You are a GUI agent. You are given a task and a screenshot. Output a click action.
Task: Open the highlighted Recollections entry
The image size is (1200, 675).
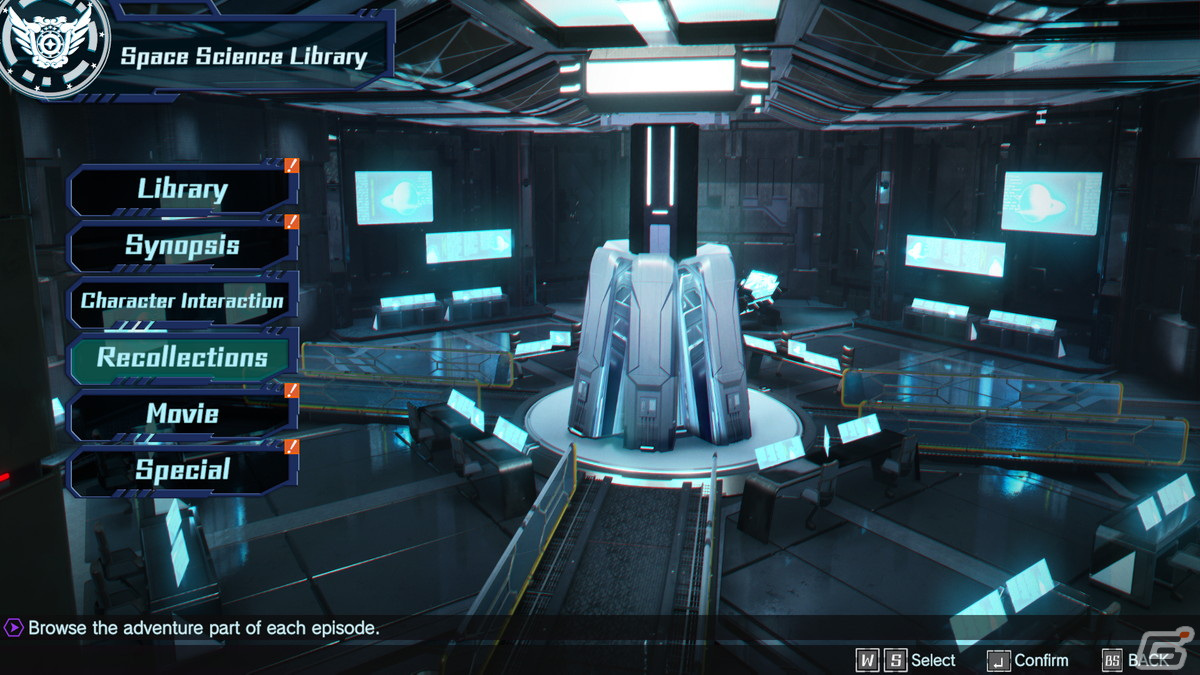click(182, 358)
